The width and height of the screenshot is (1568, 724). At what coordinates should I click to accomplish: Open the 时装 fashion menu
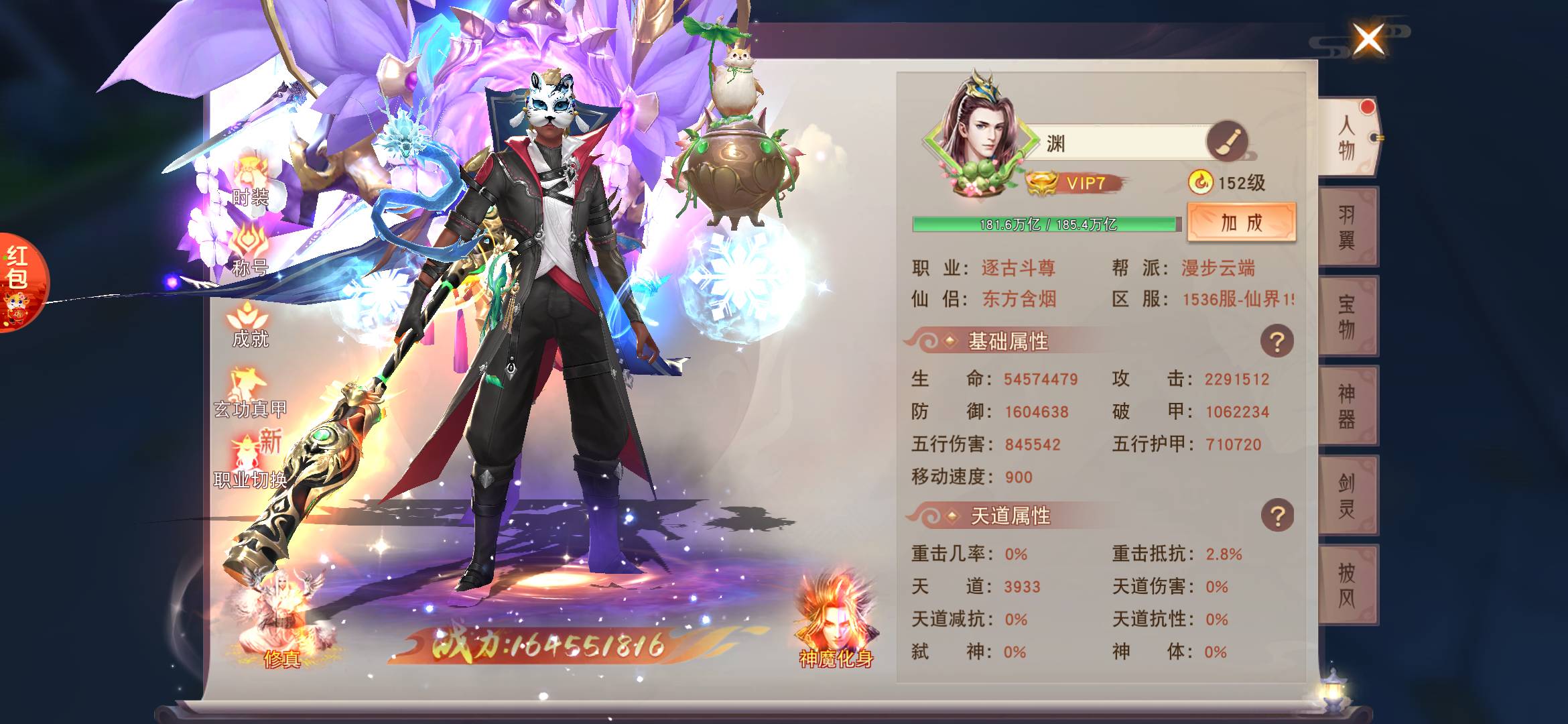coord(250,181)
